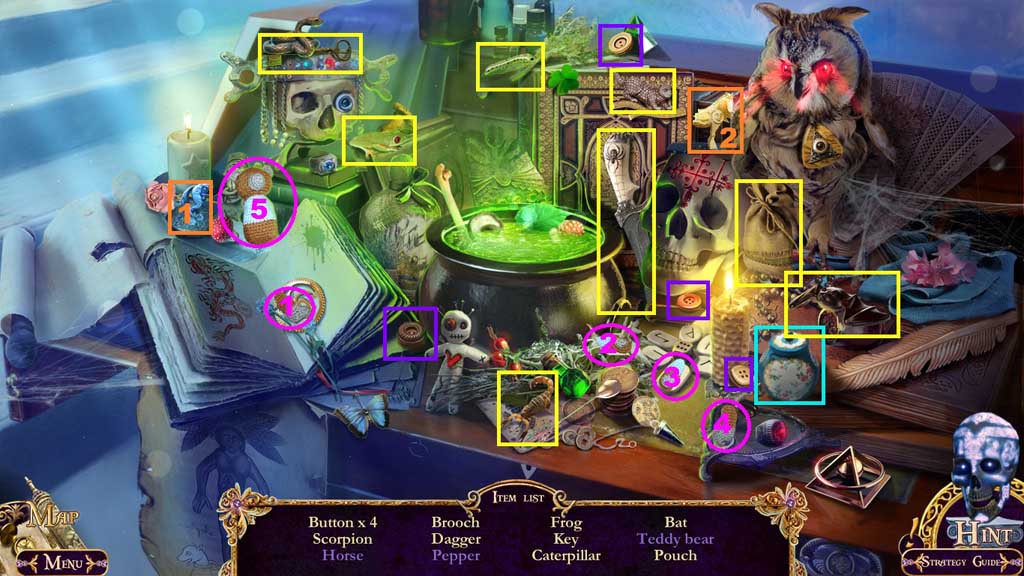Click the "Key" list entry
Image resolution: width=1024 pixels, height=576 pixels.
pos(566,539)
